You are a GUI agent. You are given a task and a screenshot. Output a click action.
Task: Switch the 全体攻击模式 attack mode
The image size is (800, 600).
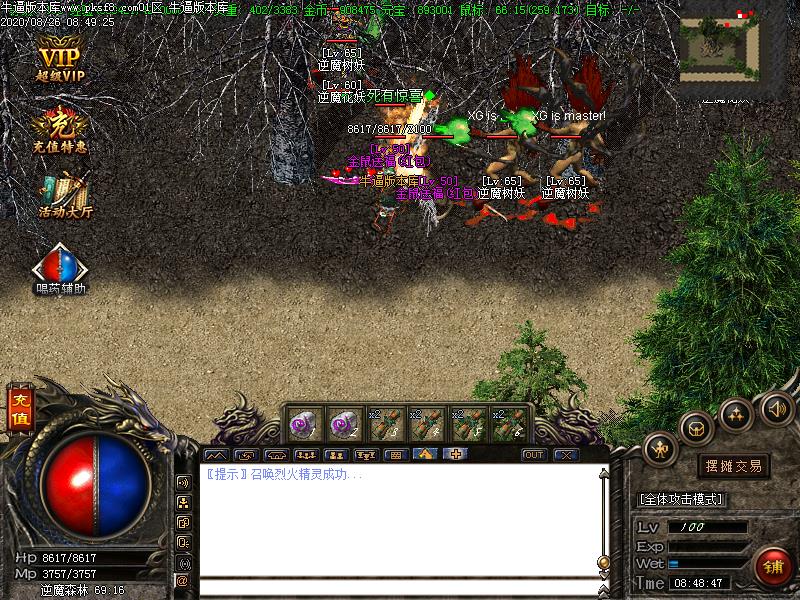681,499
